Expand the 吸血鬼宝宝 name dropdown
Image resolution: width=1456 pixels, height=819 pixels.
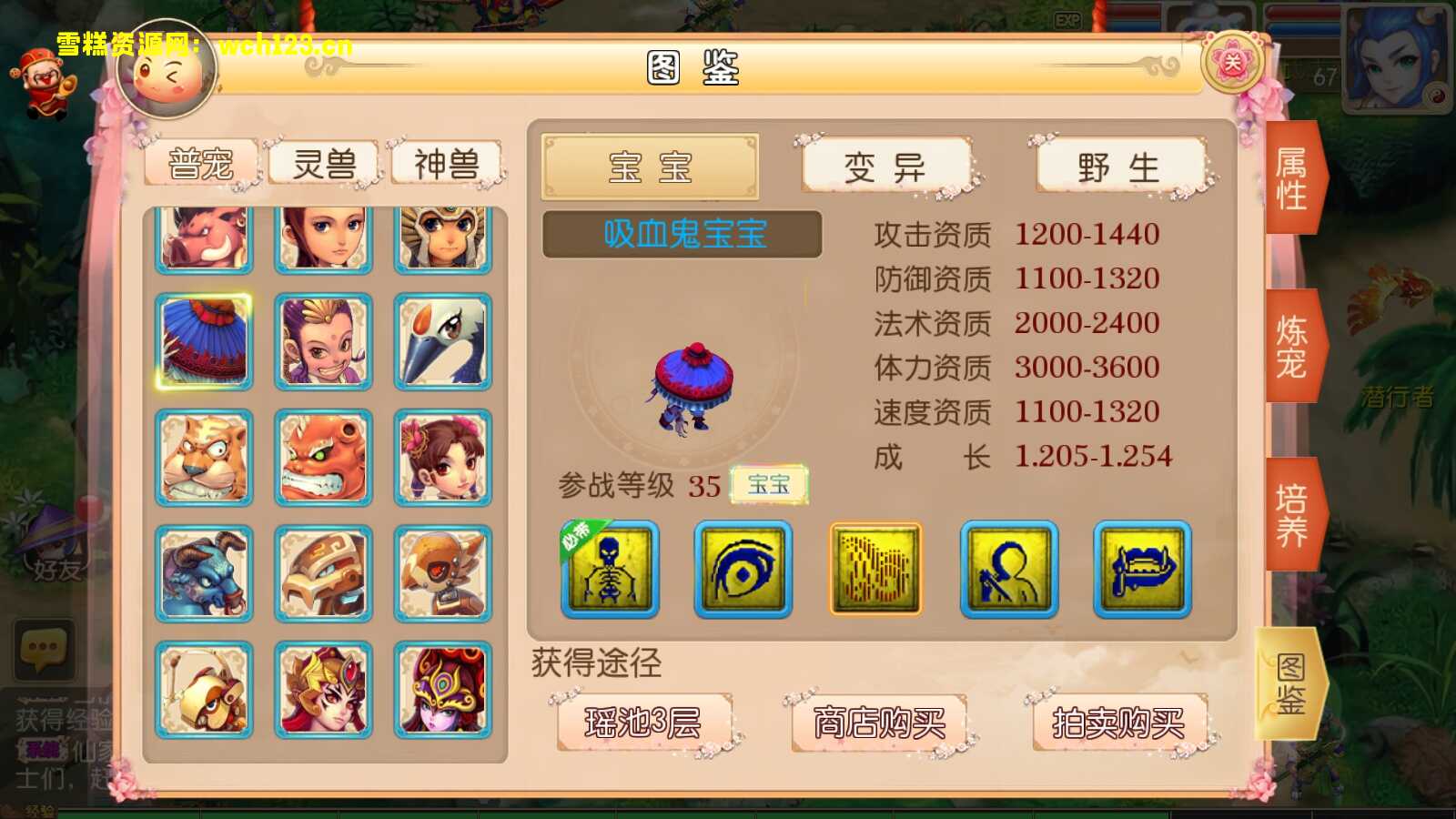click(681, 235)
